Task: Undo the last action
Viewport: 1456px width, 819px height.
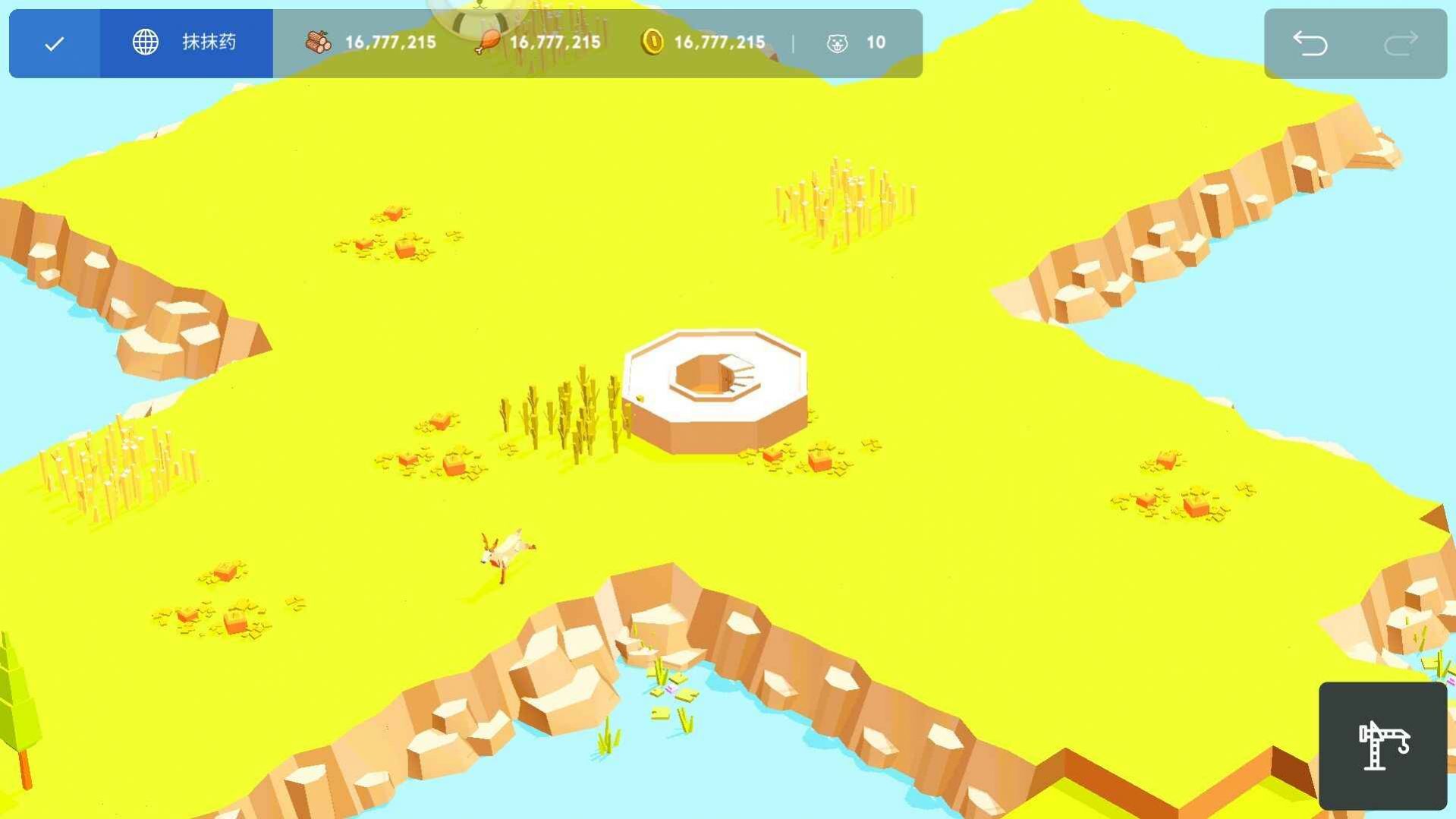Action: (x=1310, y=43)
